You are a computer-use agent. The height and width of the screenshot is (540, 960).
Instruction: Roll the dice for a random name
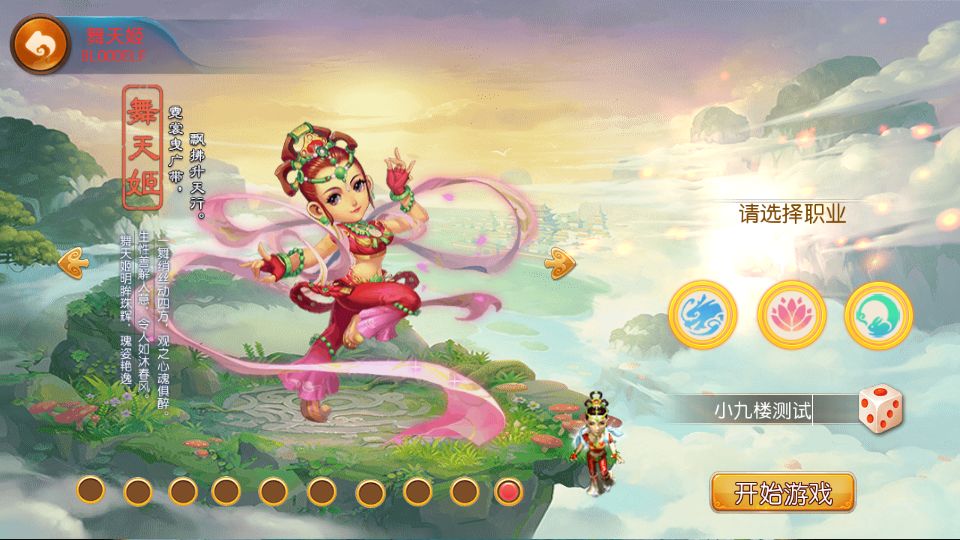pyautogui.click(x=880, y=407)
